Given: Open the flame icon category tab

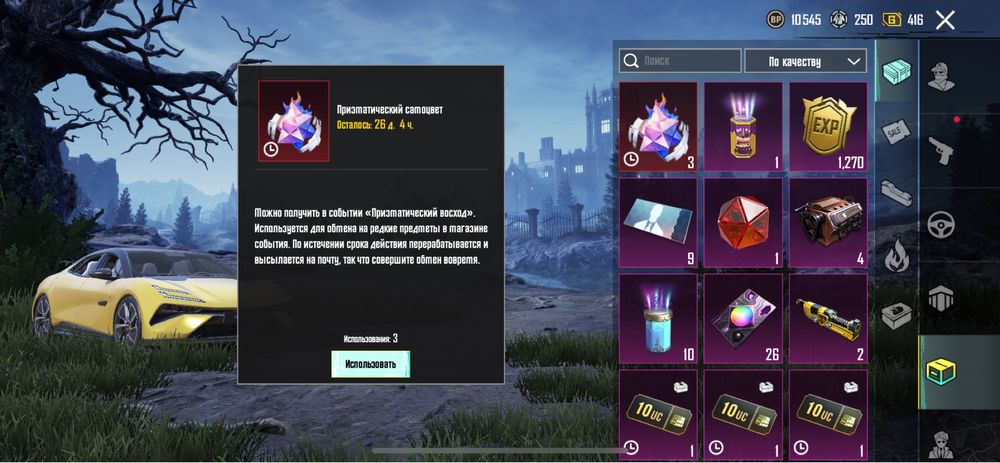Looking at the screenshot, I should (x=895, y=255).
